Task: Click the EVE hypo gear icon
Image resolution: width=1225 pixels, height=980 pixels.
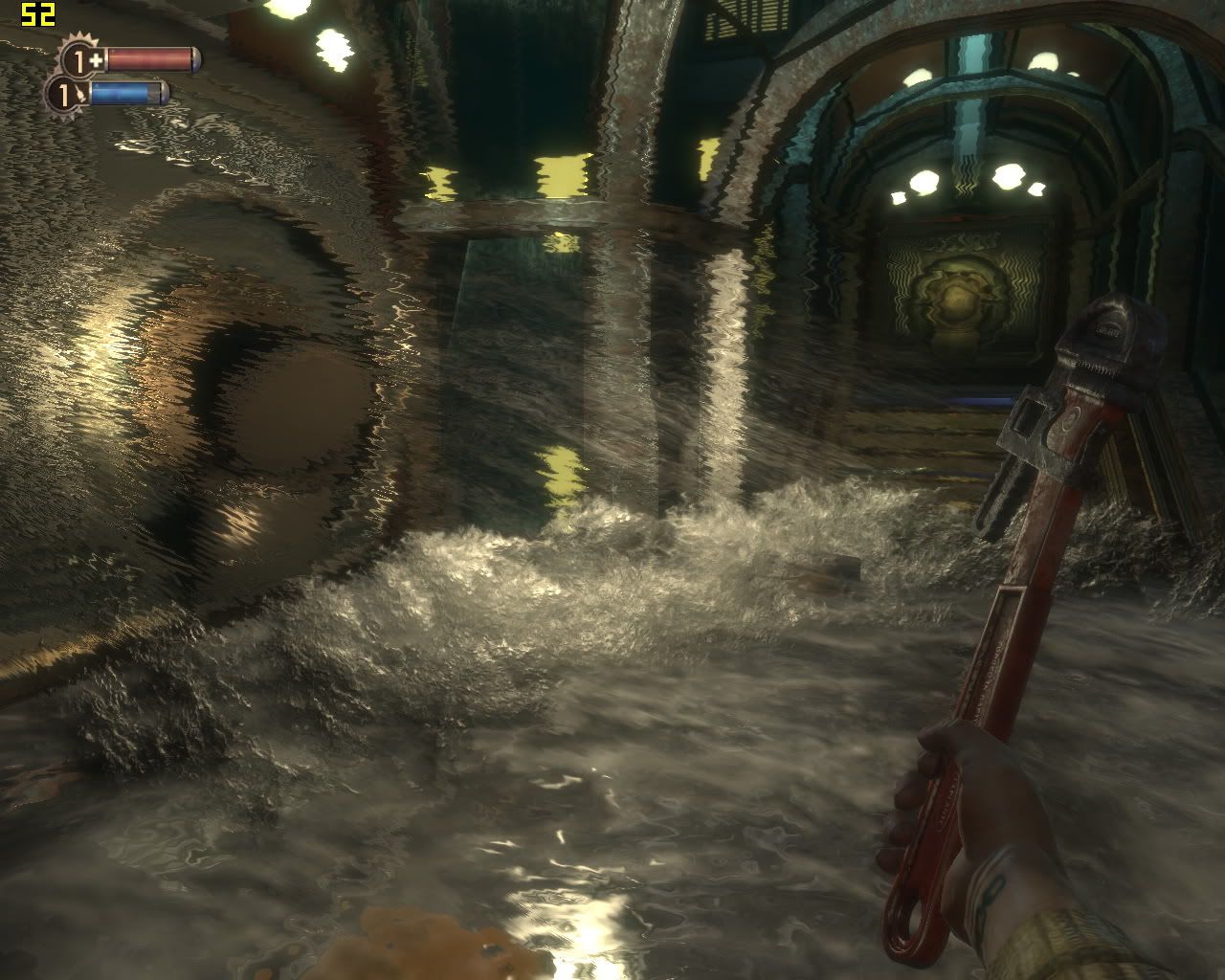Action: coord(64,95)
